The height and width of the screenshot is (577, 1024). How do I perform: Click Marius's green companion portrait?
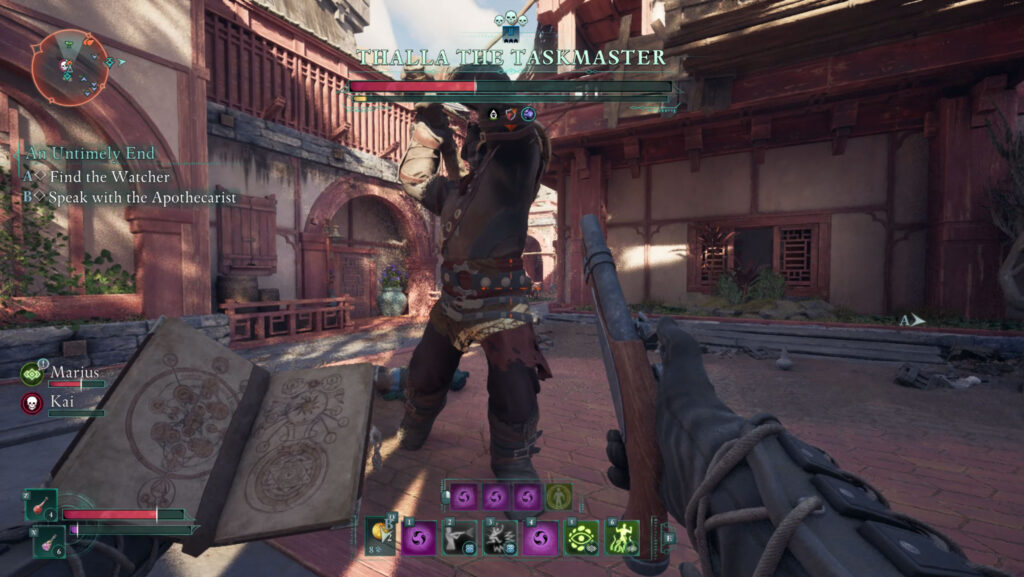[x=32, y=374]
